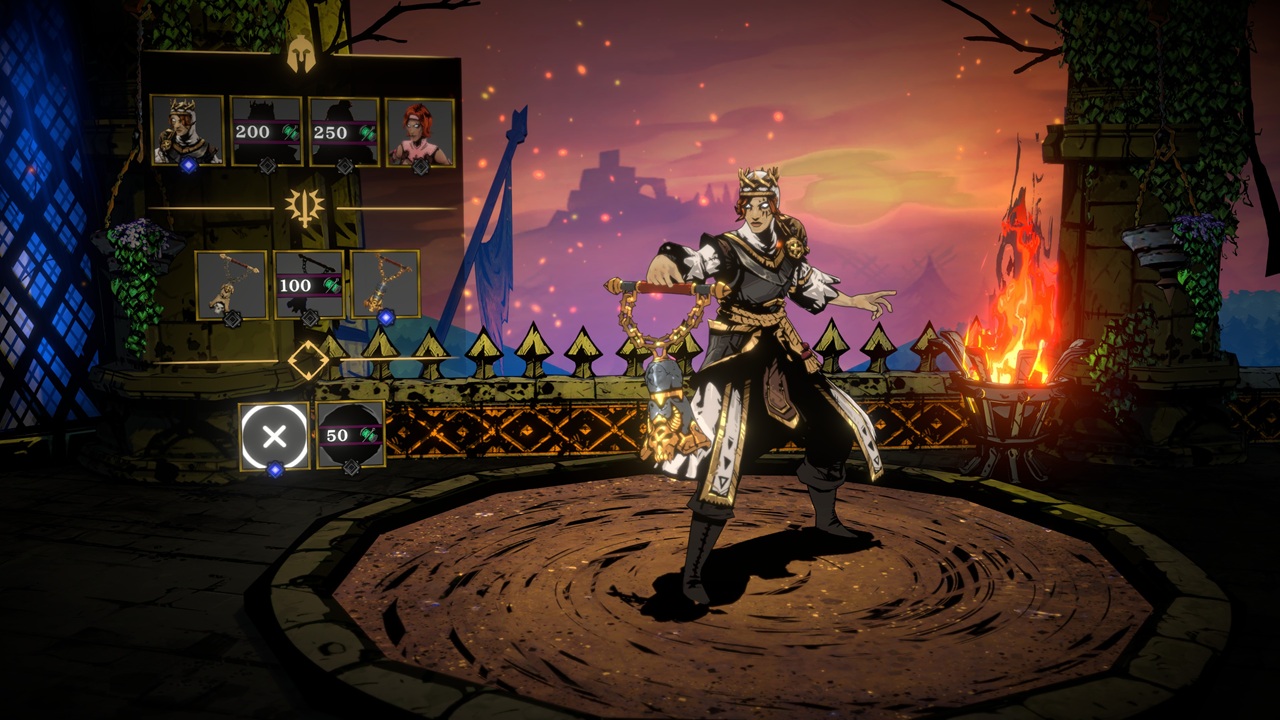The height and width of the screenshot is (720, 1280).
Task: Toggle the blue gem indicator under the golden flail
Action: tap(386, 317)
